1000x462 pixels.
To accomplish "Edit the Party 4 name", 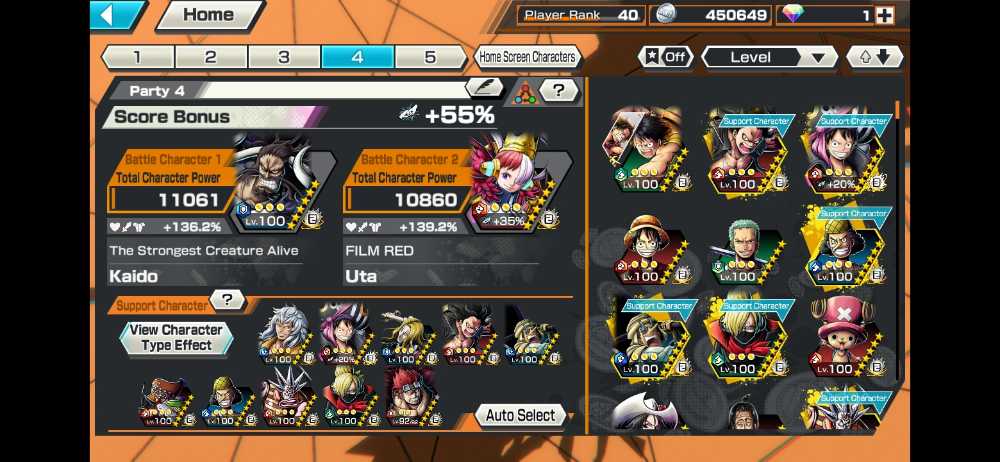I will click(484, 90).
